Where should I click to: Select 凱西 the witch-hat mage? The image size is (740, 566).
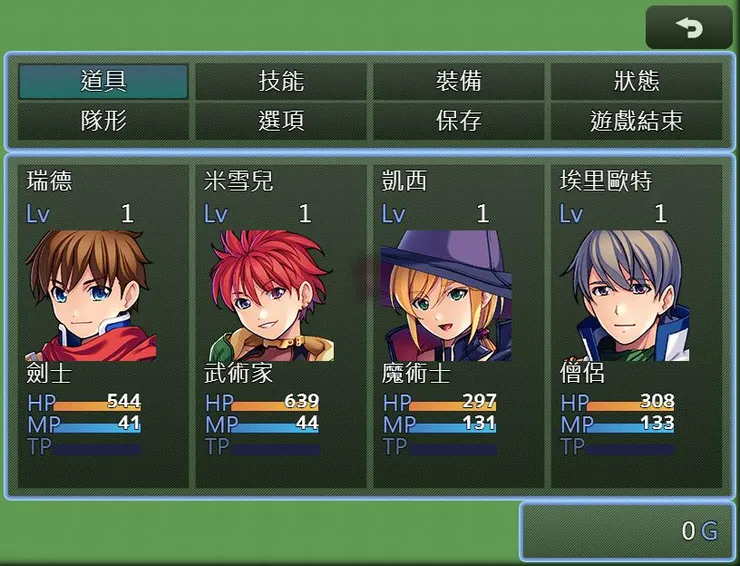click(x=459, y=326)
